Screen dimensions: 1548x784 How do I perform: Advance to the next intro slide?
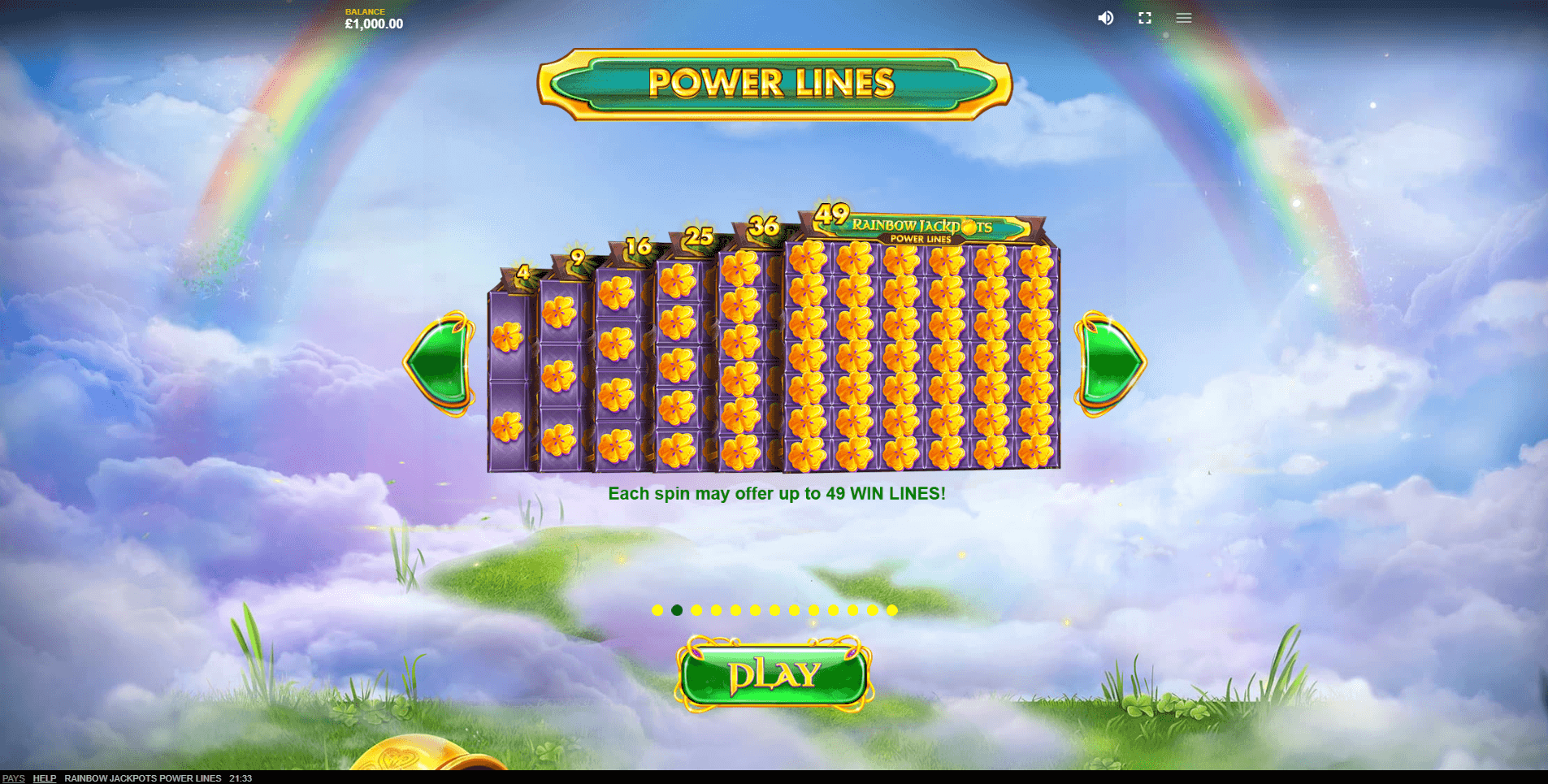pos(1110,363)
